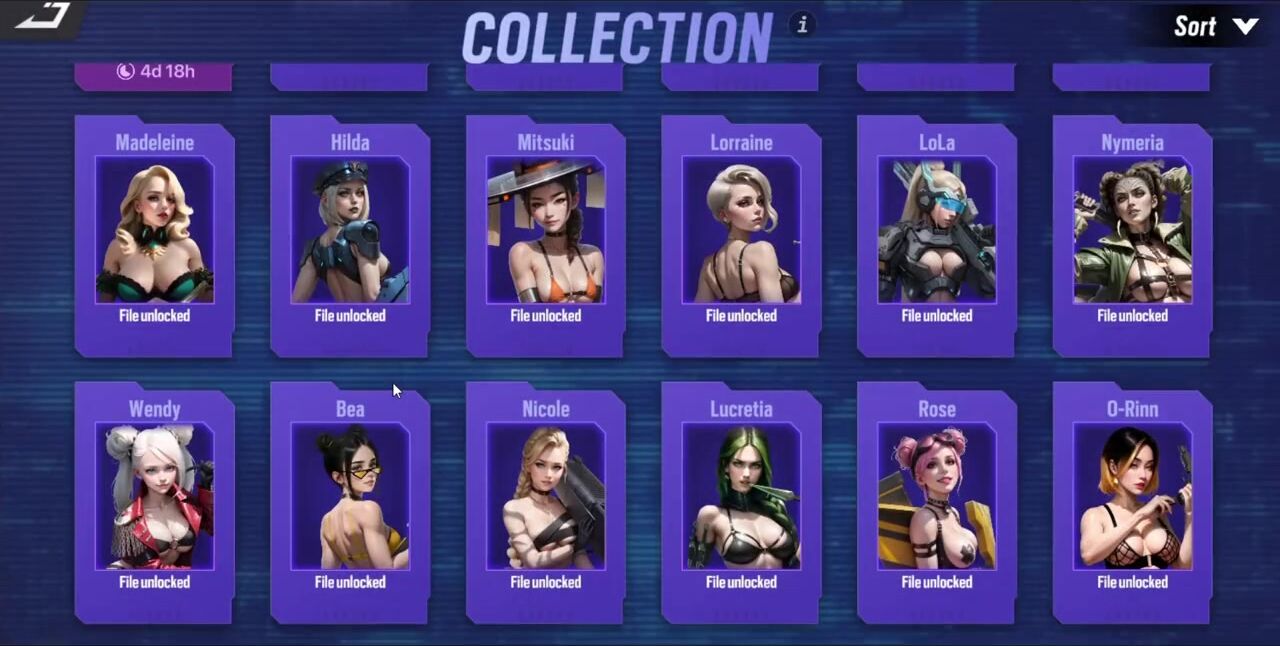This screenshot has width=1280, height=646.
Task: Select the Lucretia card
Action: point(741,502)
